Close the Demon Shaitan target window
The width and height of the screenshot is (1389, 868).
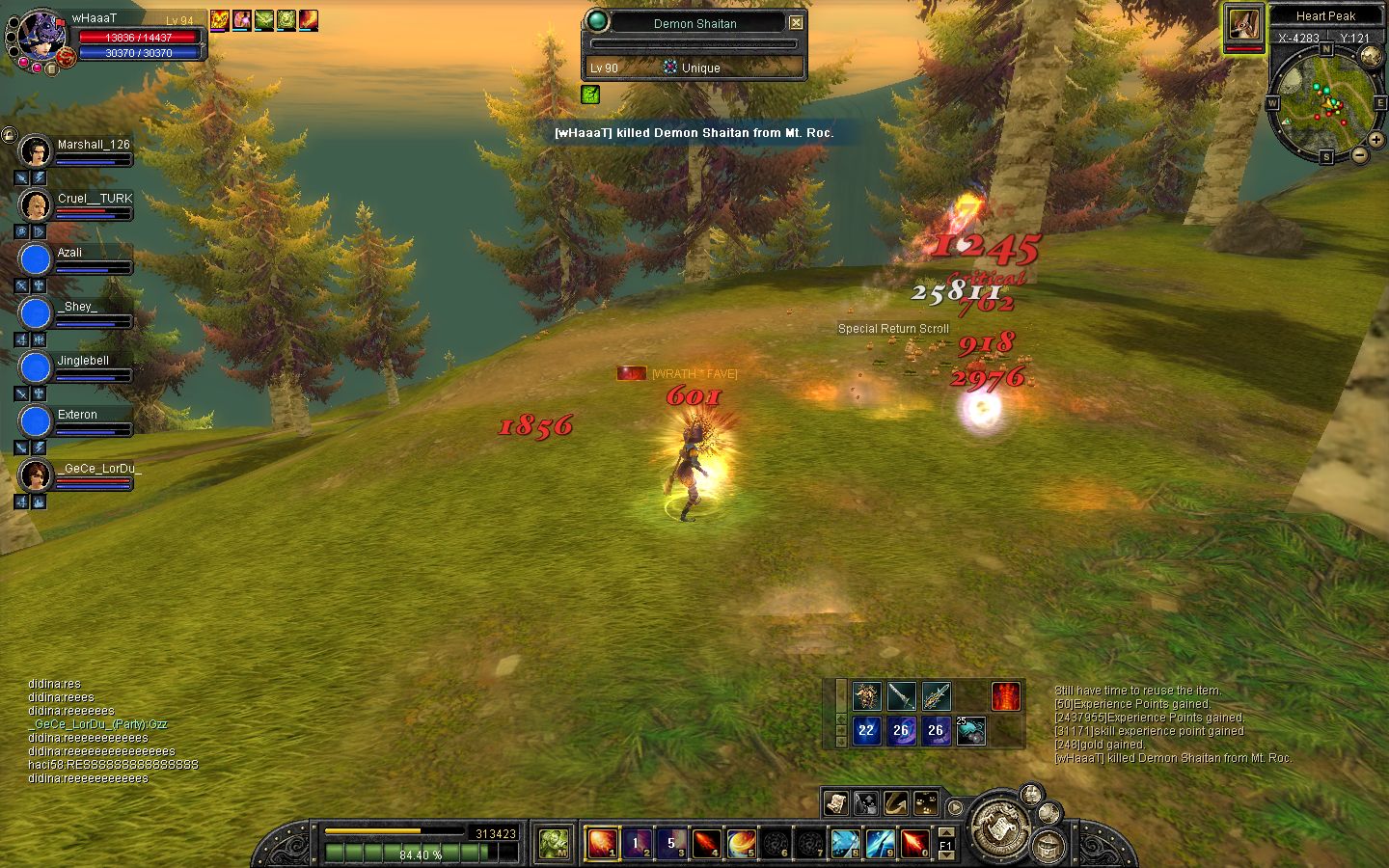(796, 23)
